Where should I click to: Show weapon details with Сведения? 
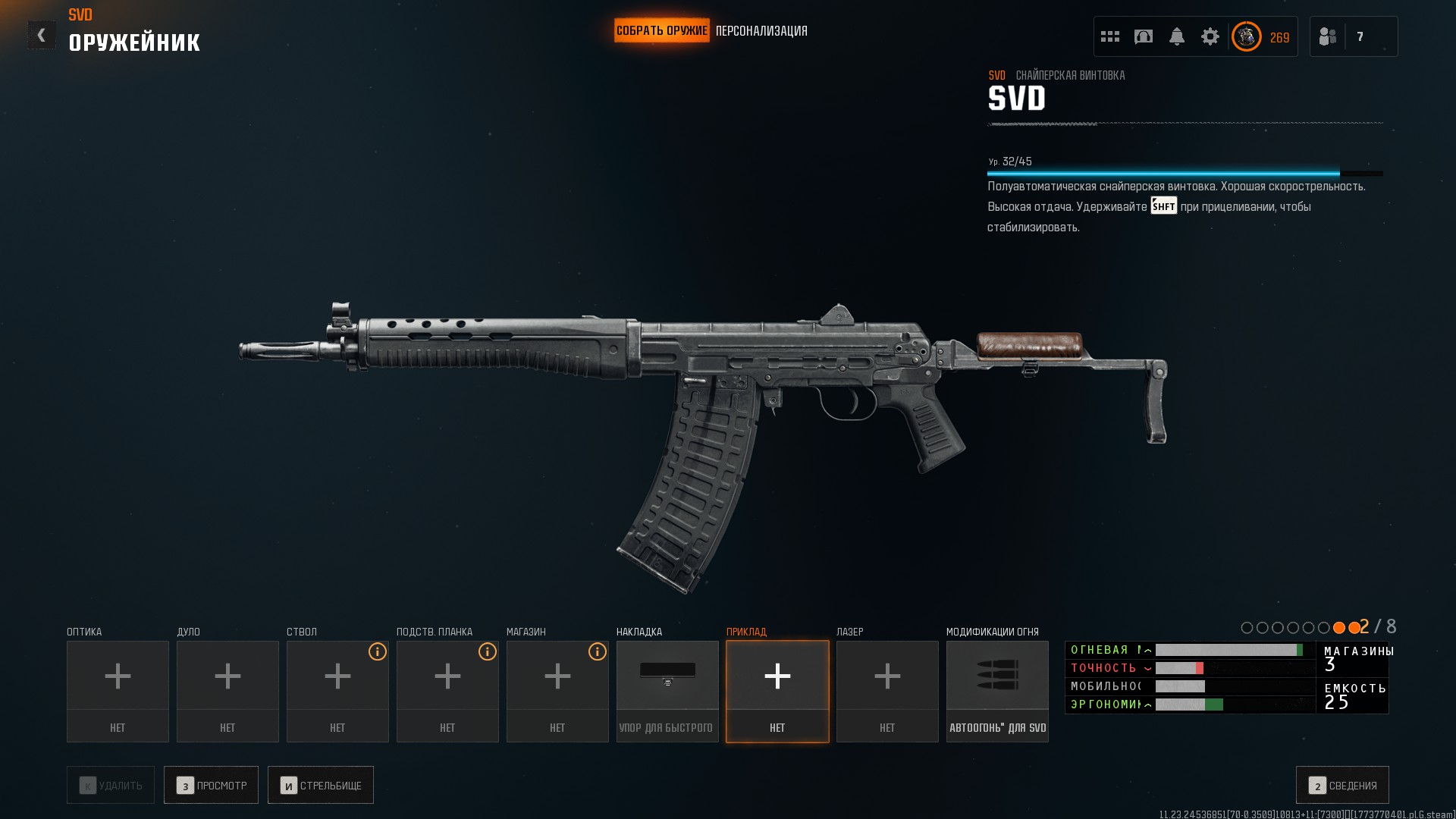point(1342,785)
